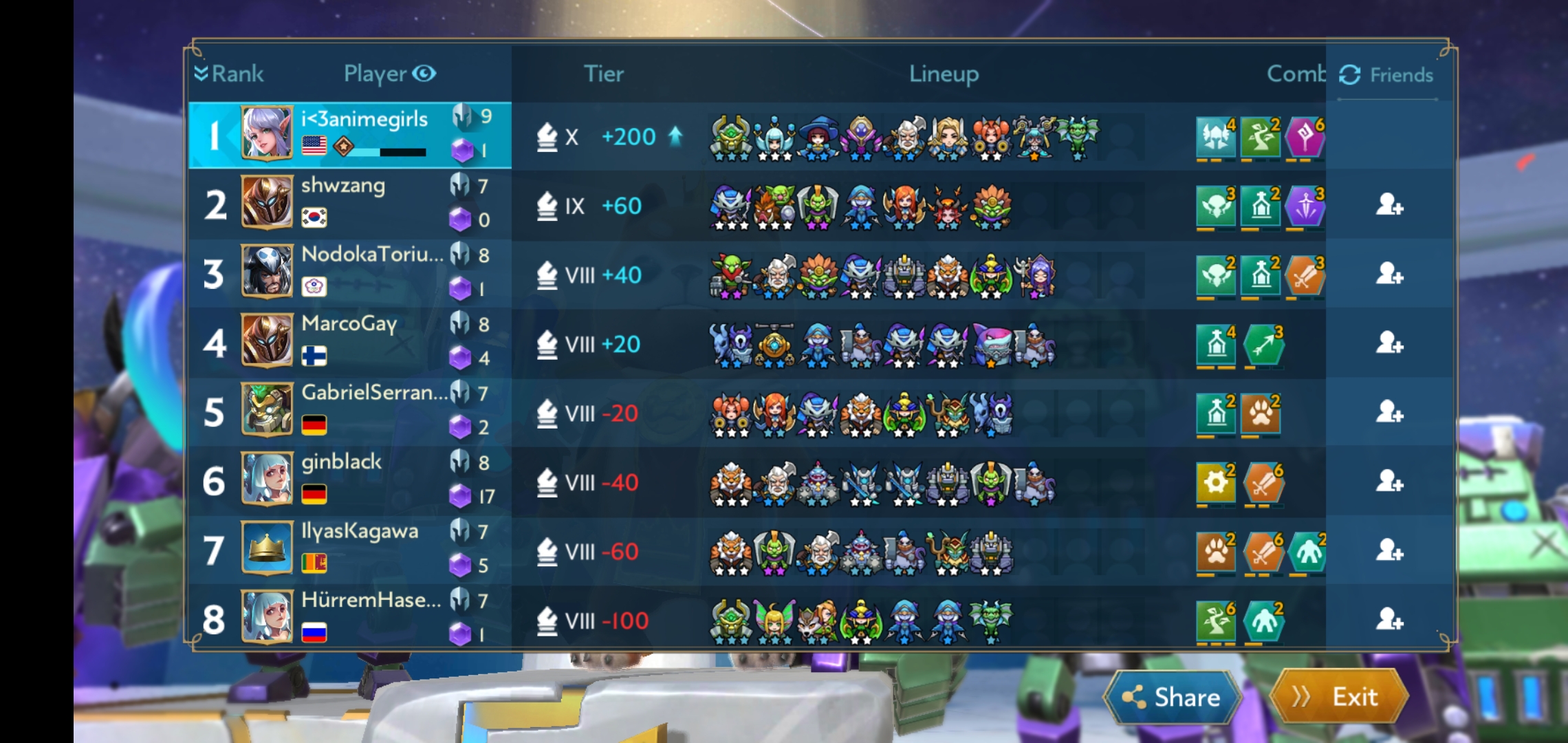Select the green brawler combo icon on IlyasKagawa's row
Image resolution: width=1568 pixels, height=743 pixels.
1307,552
